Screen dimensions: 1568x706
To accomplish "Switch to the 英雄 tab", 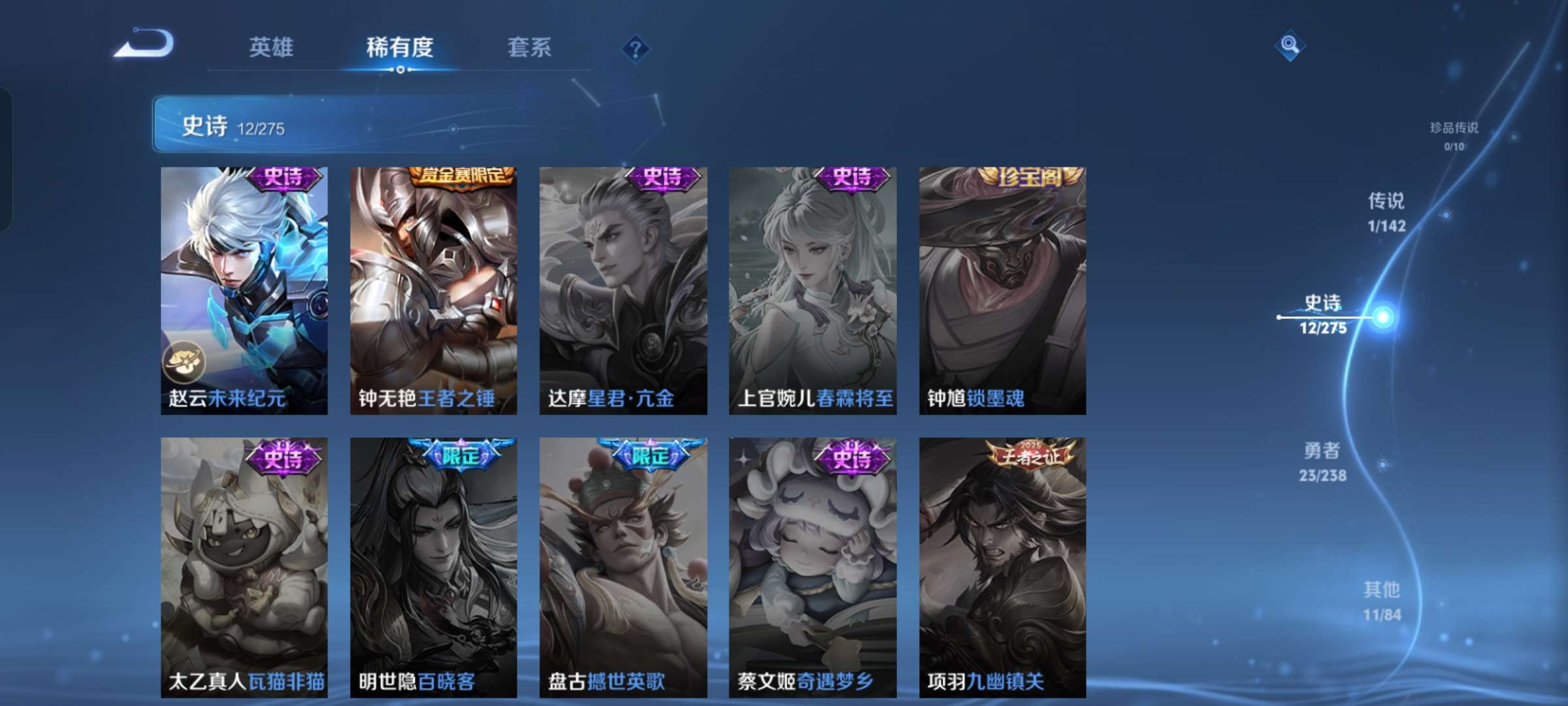I will coord(271,47).
